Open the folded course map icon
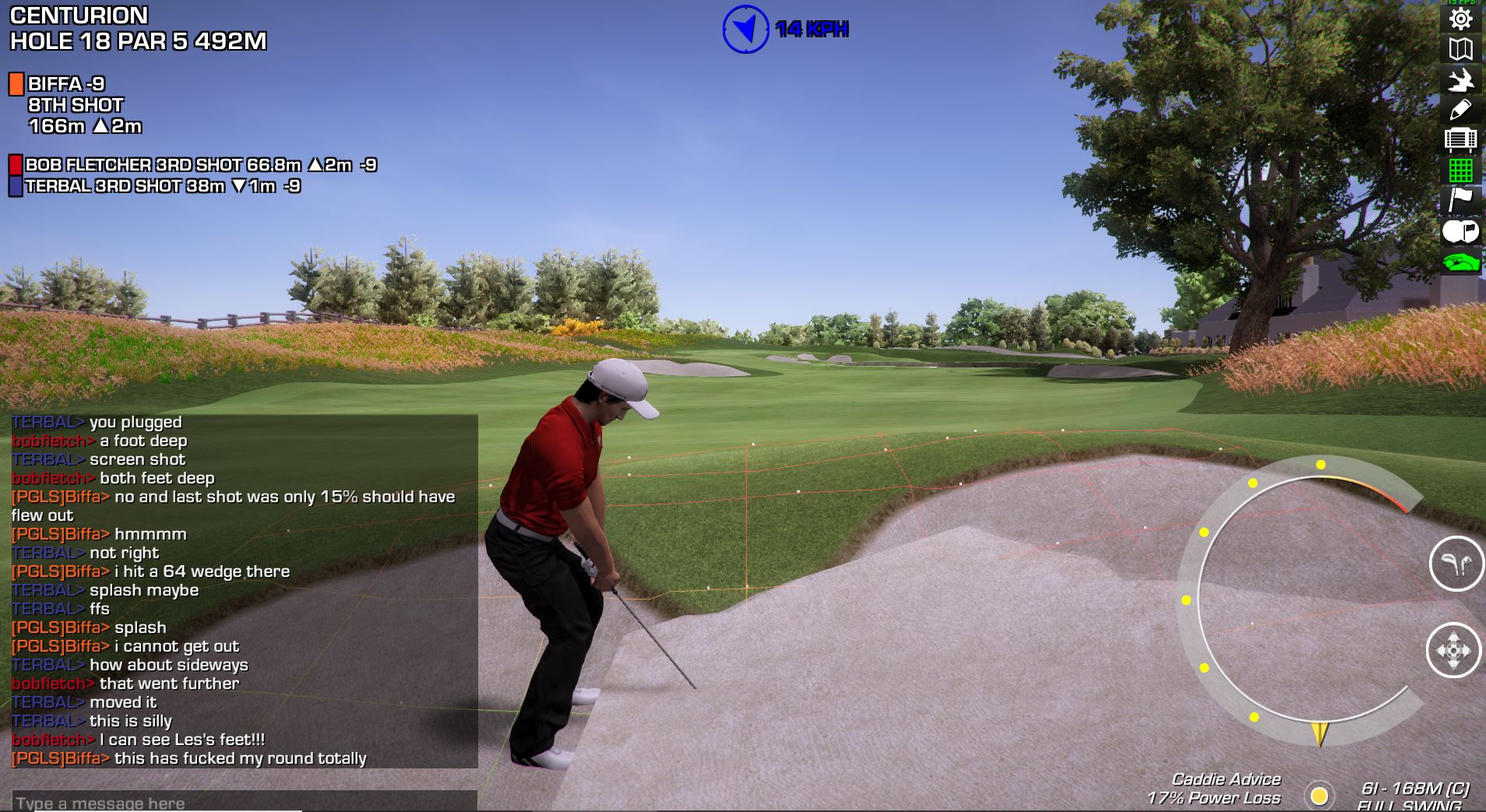This screenshot has height=812, width=1486. tap(1460, 49)
